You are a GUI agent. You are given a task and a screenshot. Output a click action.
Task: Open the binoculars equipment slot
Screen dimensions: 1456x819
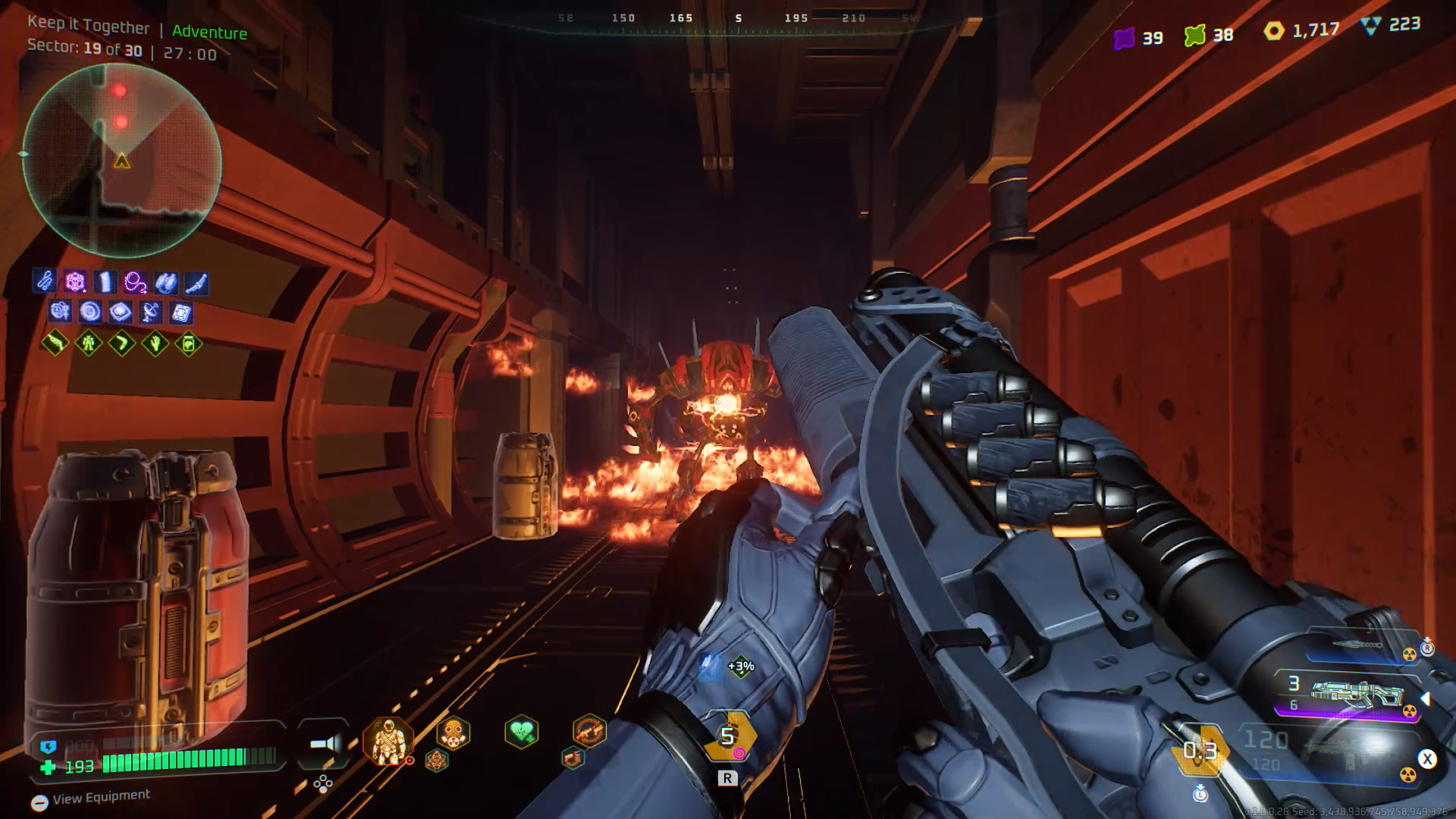coord(165,282)
